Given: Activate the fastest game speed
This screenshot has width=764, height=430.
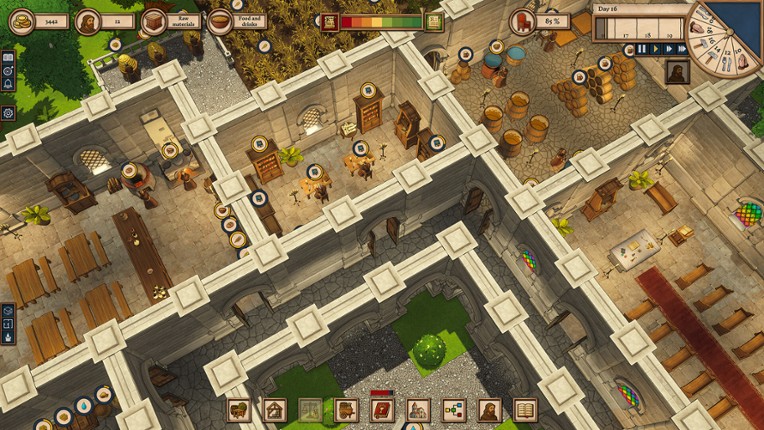Looking at the screenshot, I should 681,48.
